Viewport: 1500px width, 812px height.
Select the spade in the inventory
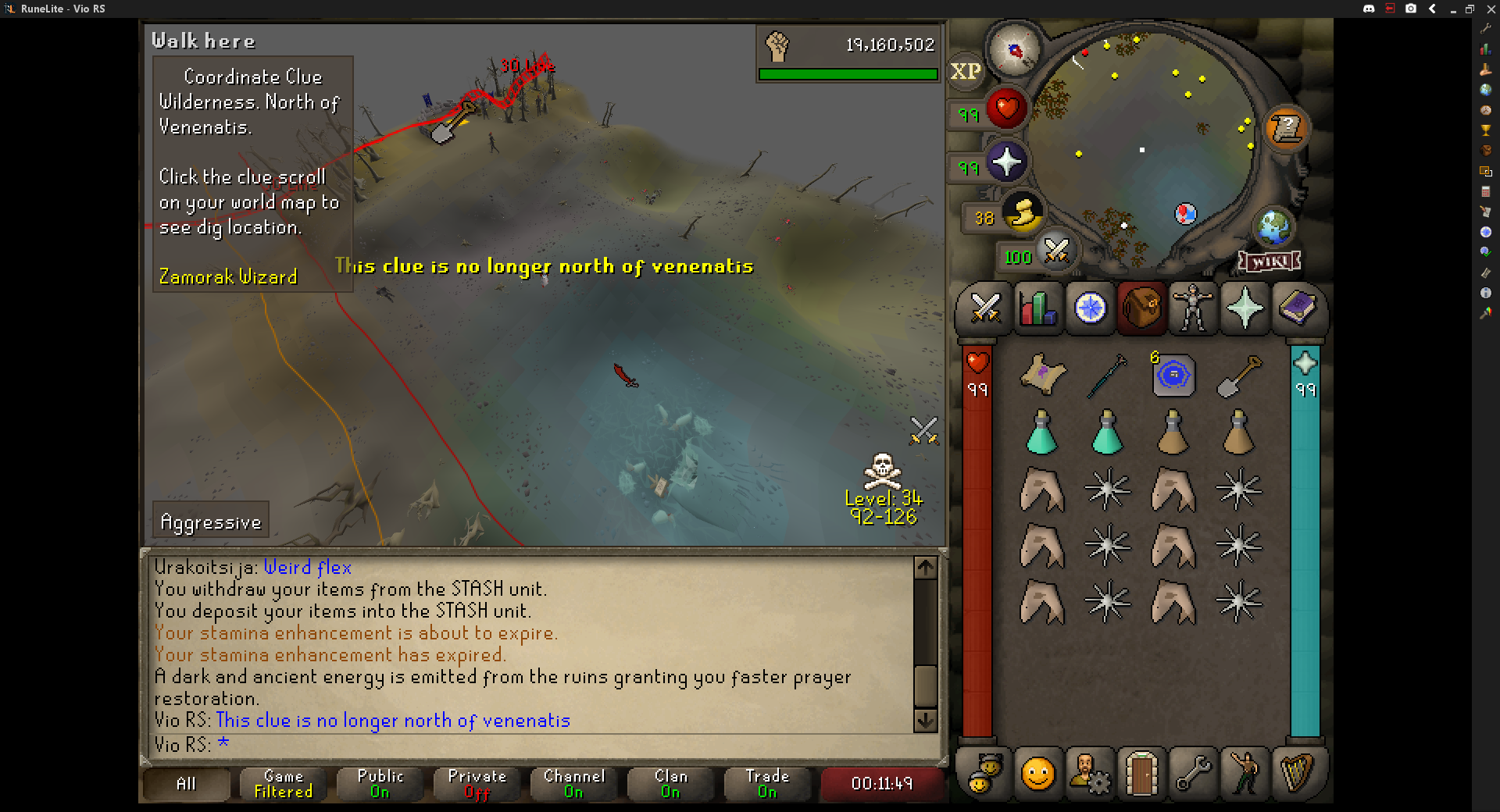point(1239,376)
